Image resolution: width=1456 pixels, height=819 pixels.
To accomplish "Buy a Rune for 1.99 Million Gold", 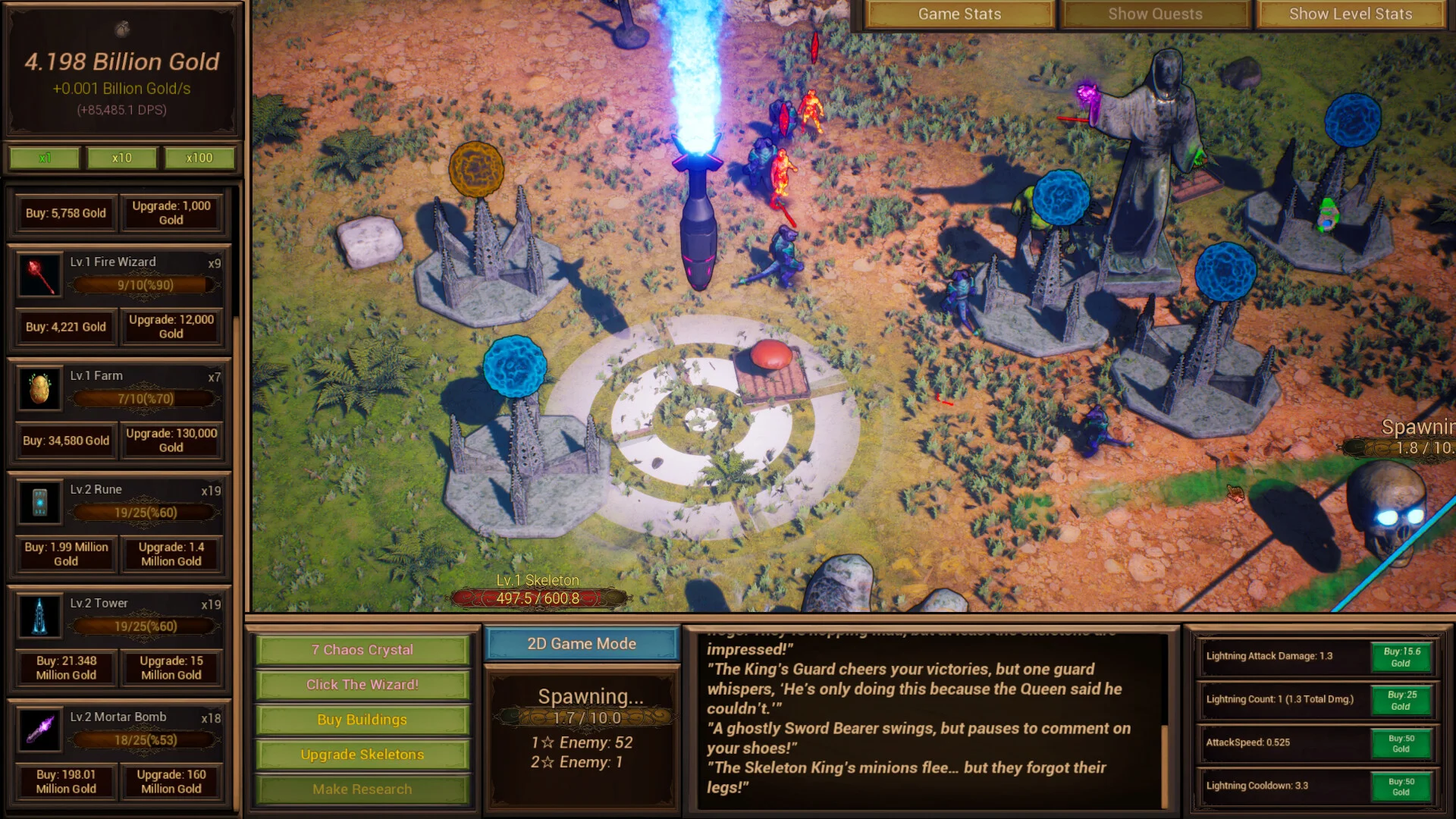I will pos(65,554).
